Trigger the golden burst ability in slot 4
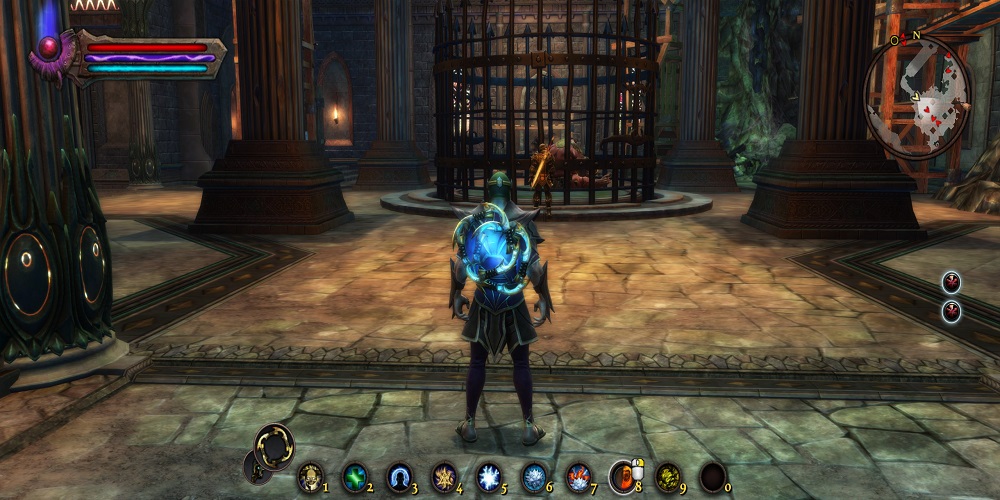The height and width of the screenshot is (500, 1000). 444,477
